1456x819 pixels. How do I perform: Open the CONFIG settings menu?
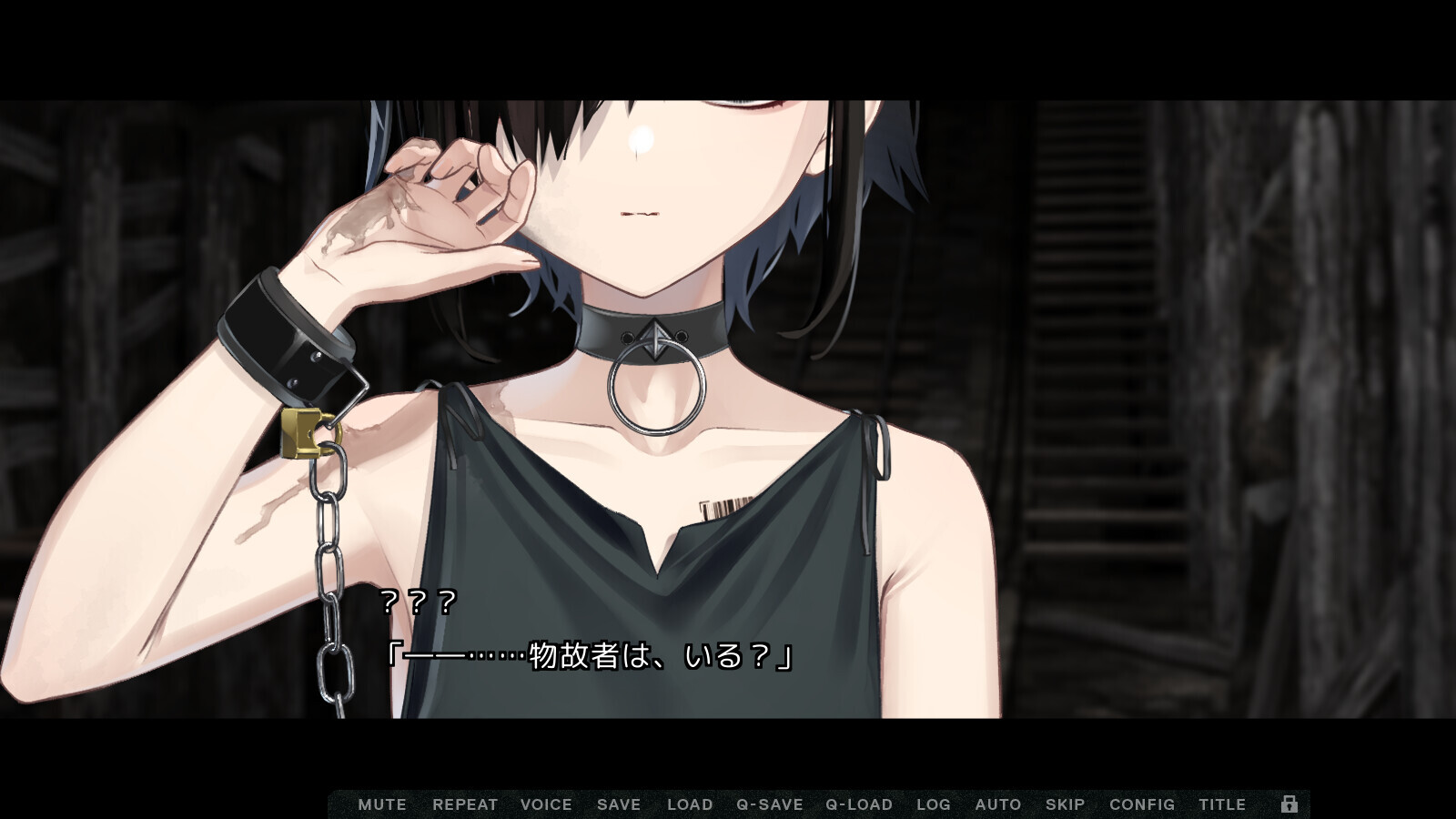click(1141, 804)
